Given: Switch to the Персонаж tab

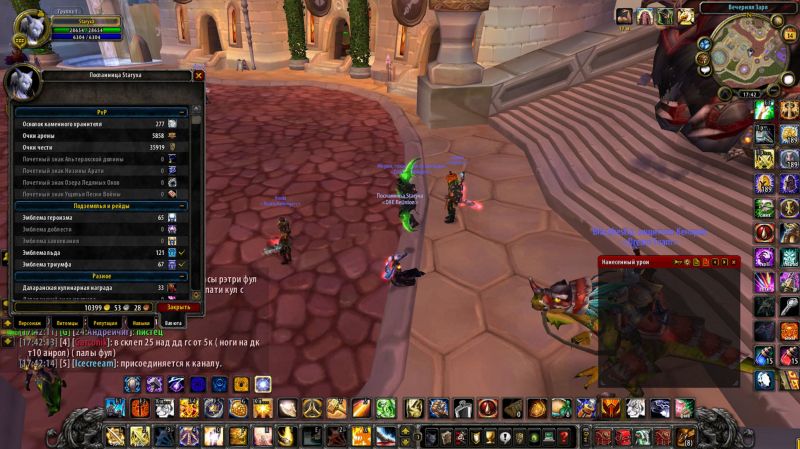Looking at the screenshot, I should click(29, 323).
